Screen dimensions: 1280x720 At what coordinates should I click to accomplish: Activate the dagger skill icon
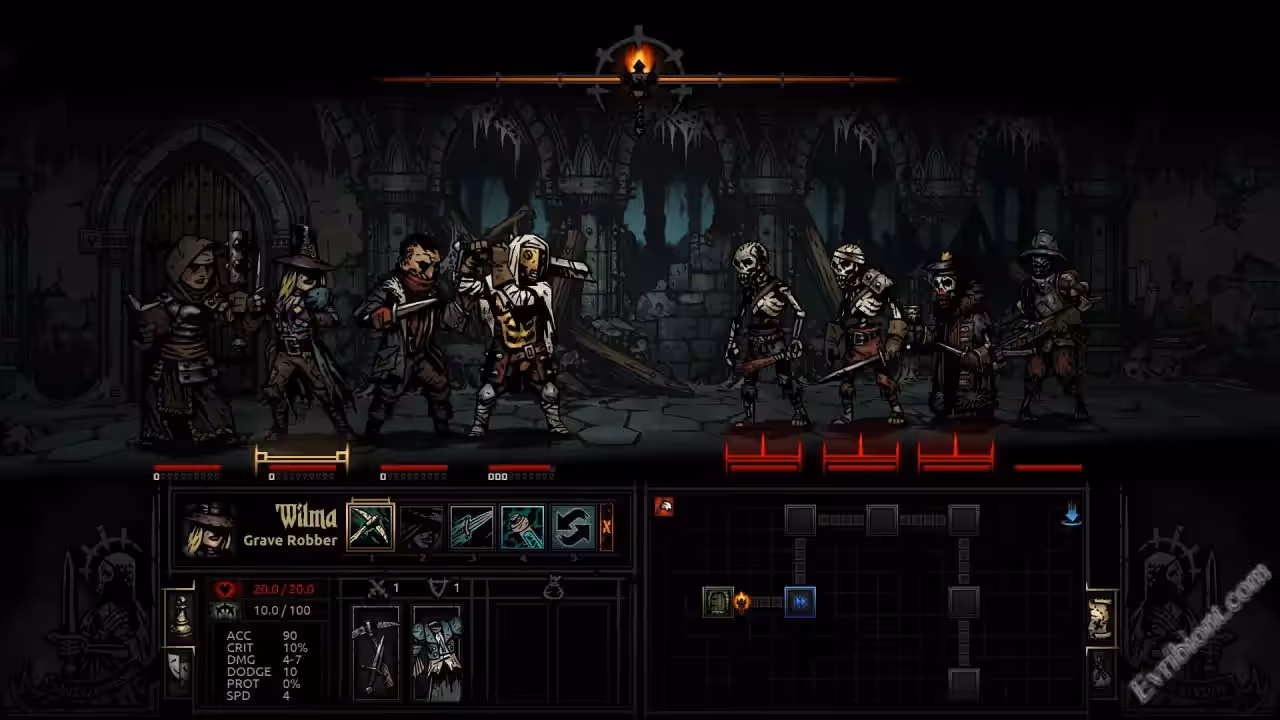pyautogui.click(x=472, y=526)
